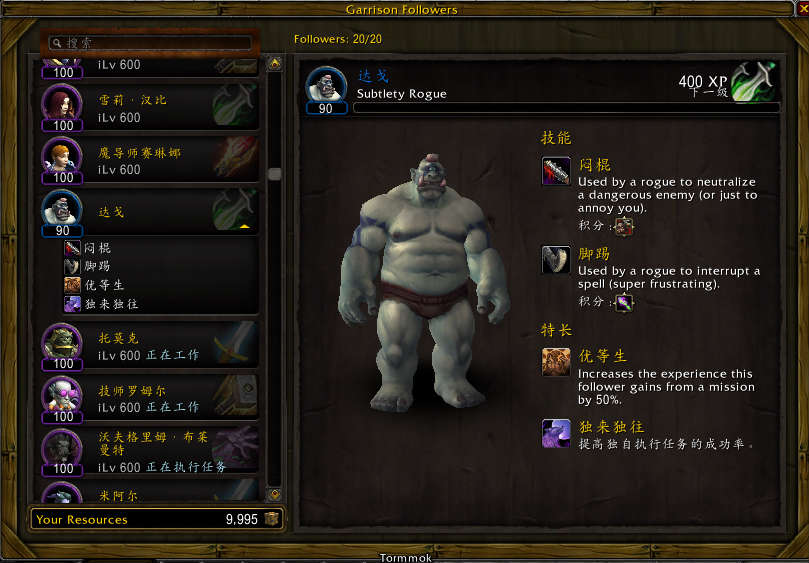Viewport: 809px width, 563px height.
Task: Select the level 90 follower 达戈 row
Action: [x=150, y=212]
